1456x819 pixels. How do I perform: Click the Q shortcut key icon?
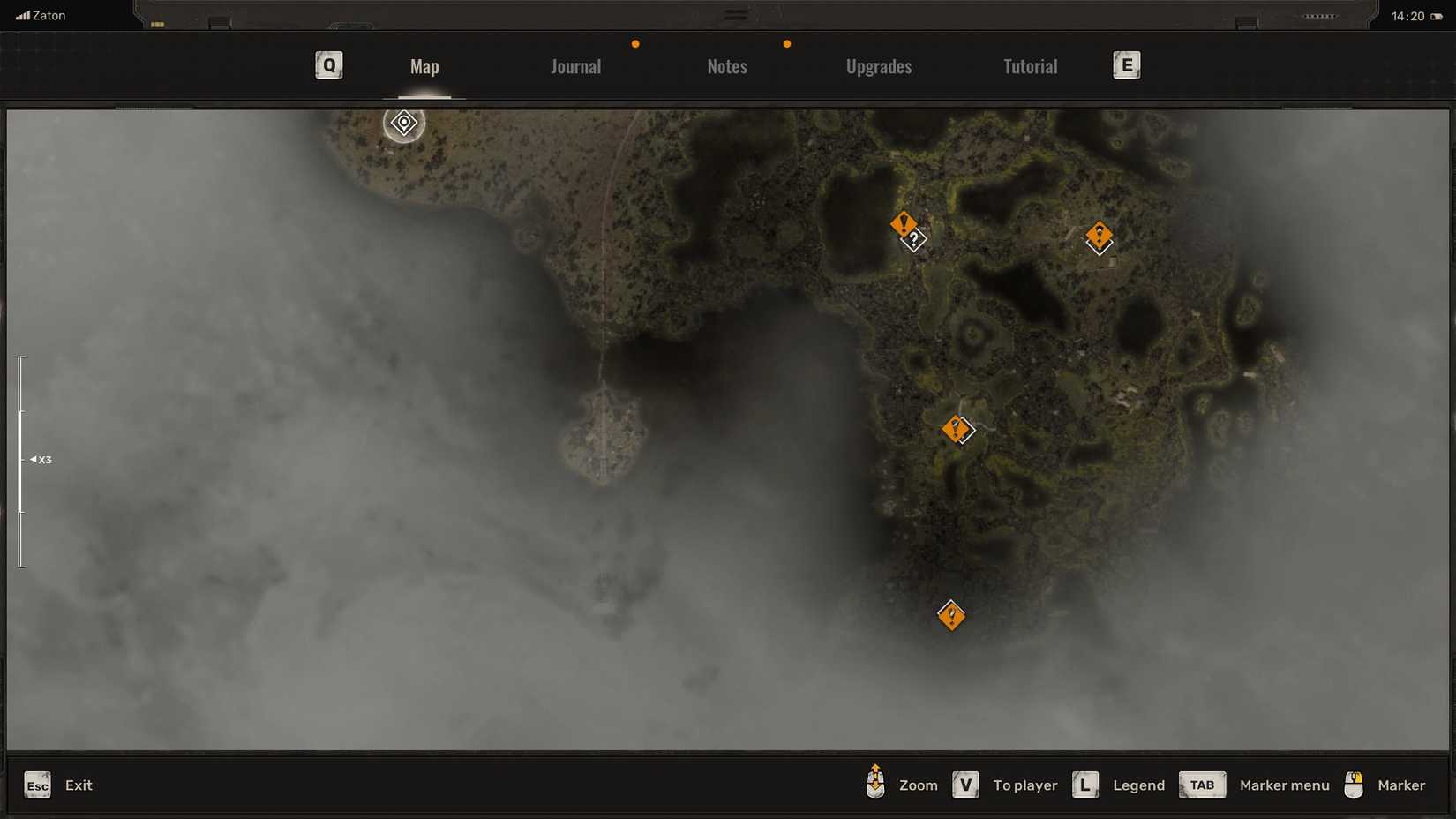click(x=328, y=64)
